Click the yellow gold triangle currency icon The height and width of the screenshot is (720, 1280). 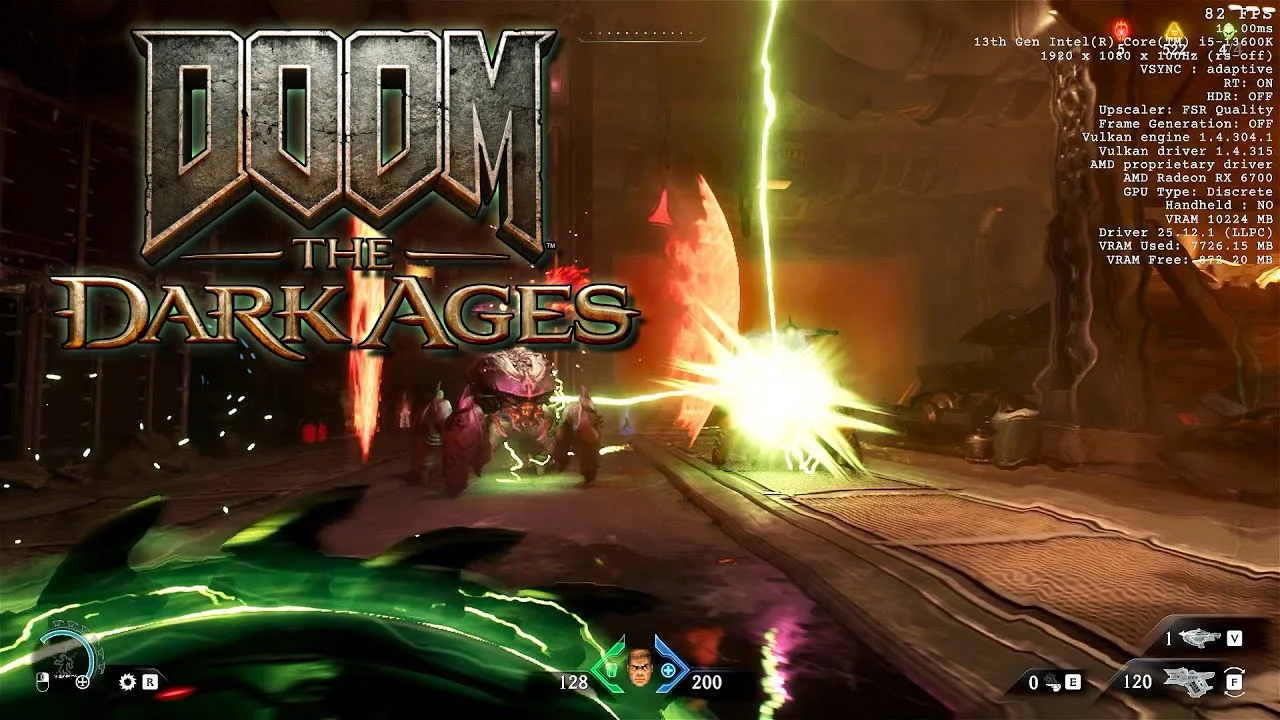pyautogui.click(x=1176, y=30)
